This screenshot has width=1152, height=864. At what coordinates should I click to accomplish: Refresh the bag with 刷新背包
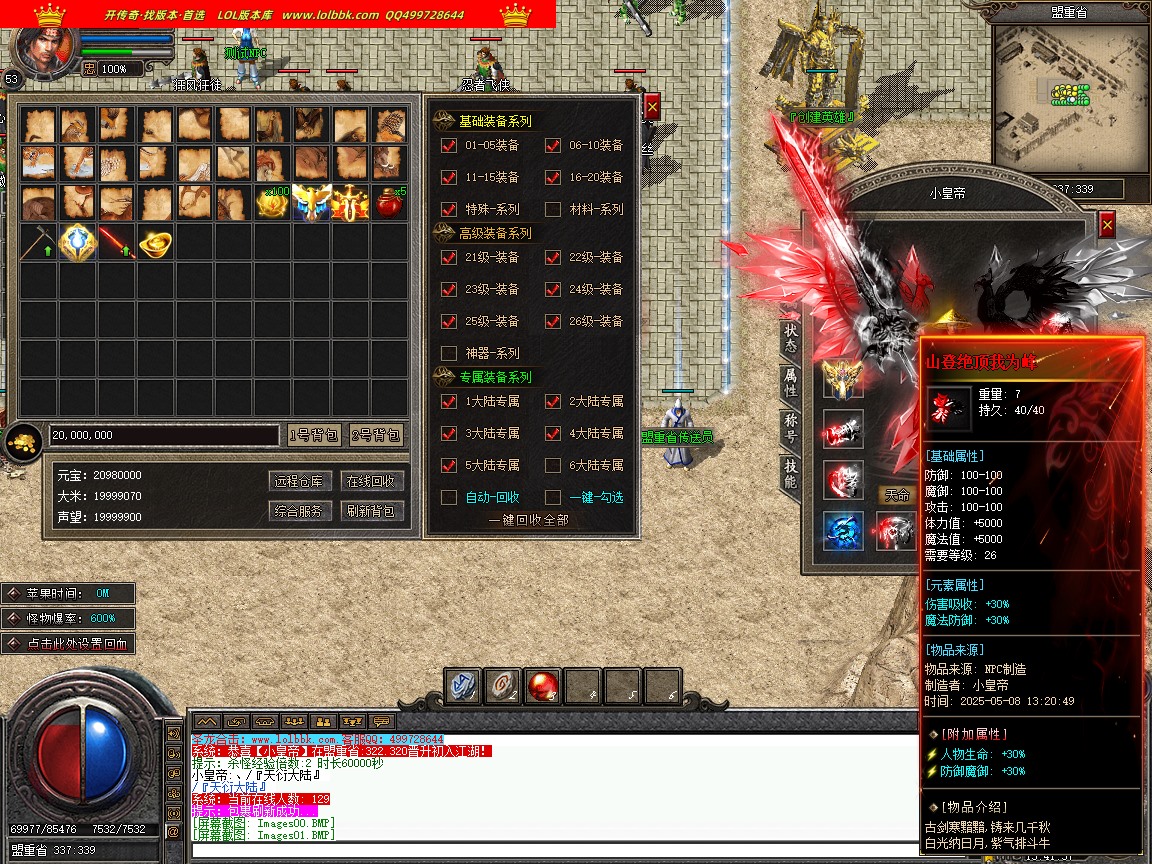(370, 511)
